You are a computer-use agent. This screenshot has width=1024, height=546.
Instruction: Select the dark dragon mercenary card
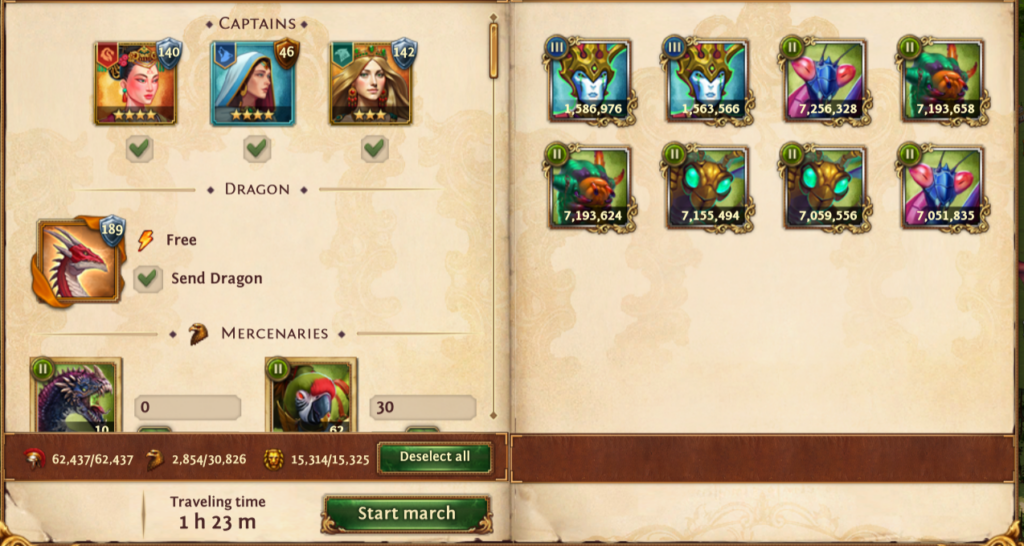(76, 397)
